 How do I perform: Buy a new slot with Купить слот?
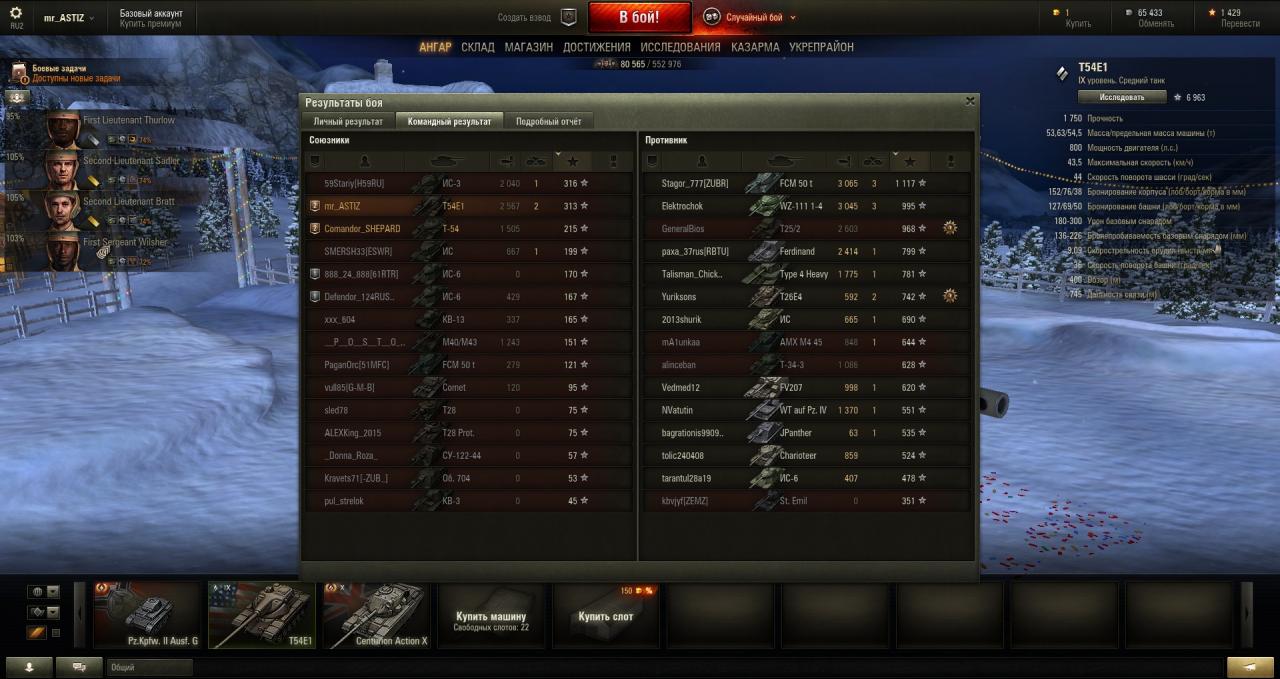[606, 616]
